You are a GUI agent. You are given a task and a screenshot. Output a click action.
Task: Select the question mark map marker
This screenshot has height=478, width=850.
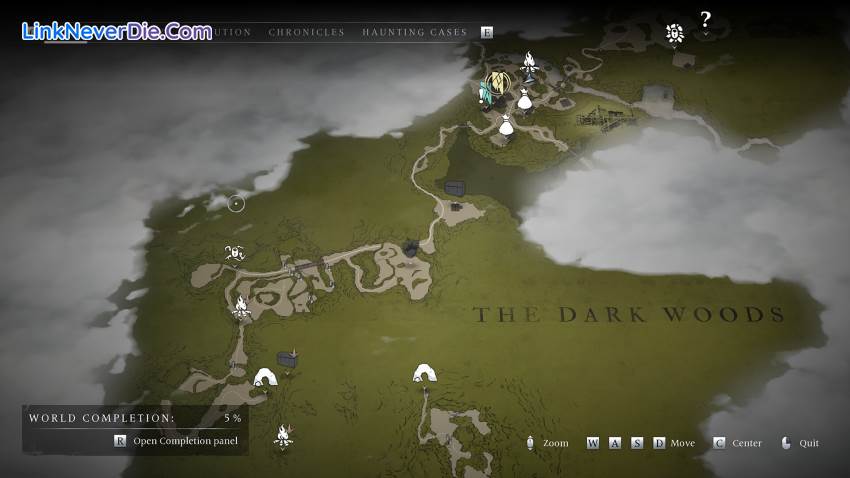click(706, 19)
